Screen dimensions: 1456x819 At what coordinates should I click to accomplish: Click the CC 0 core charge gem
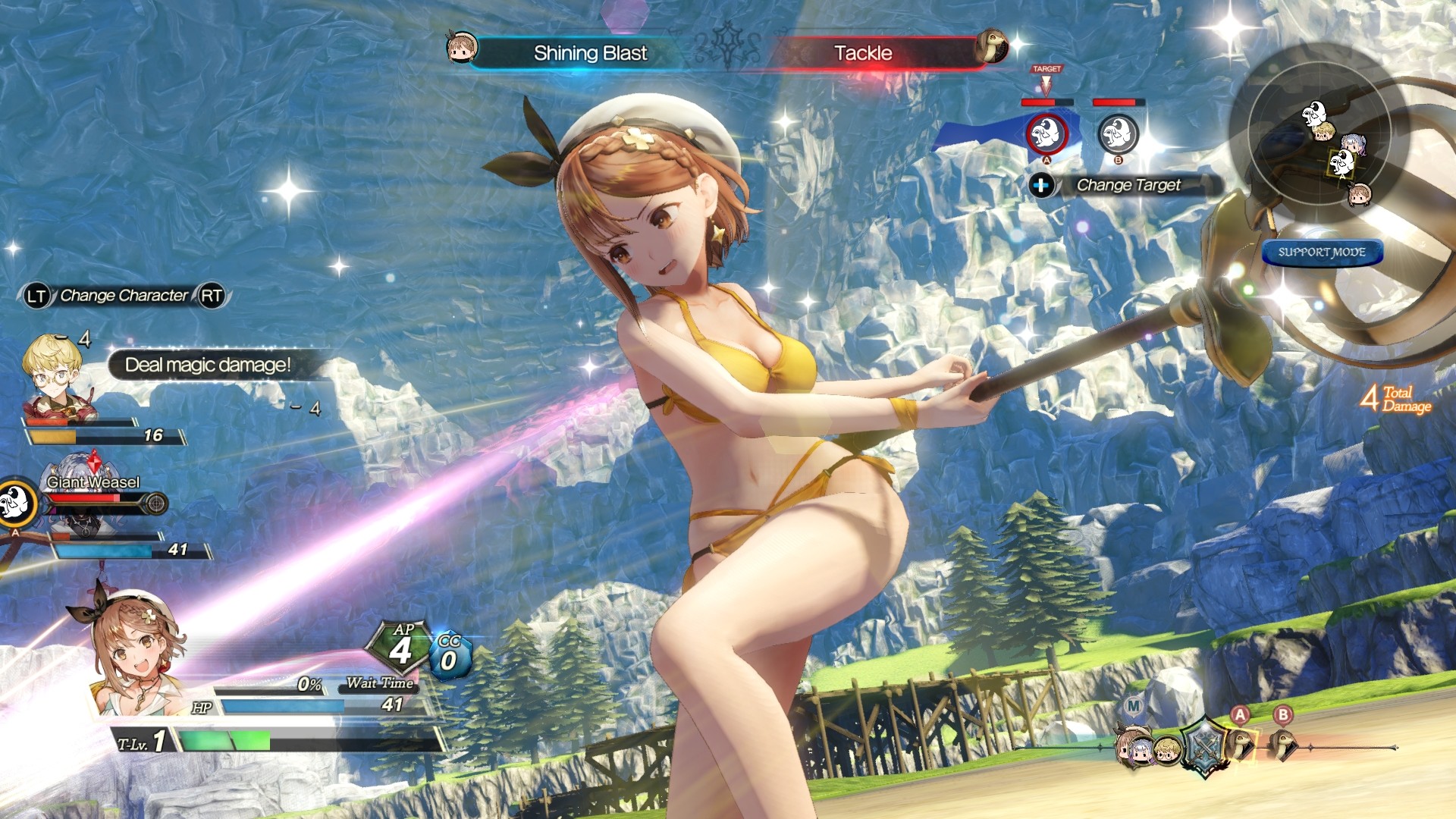point(450,656)
